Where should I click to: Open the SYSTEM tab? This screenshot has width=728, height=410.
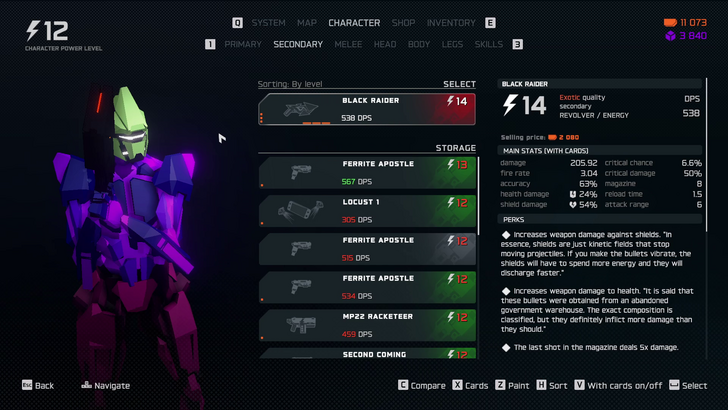click(x=268, y=23)
